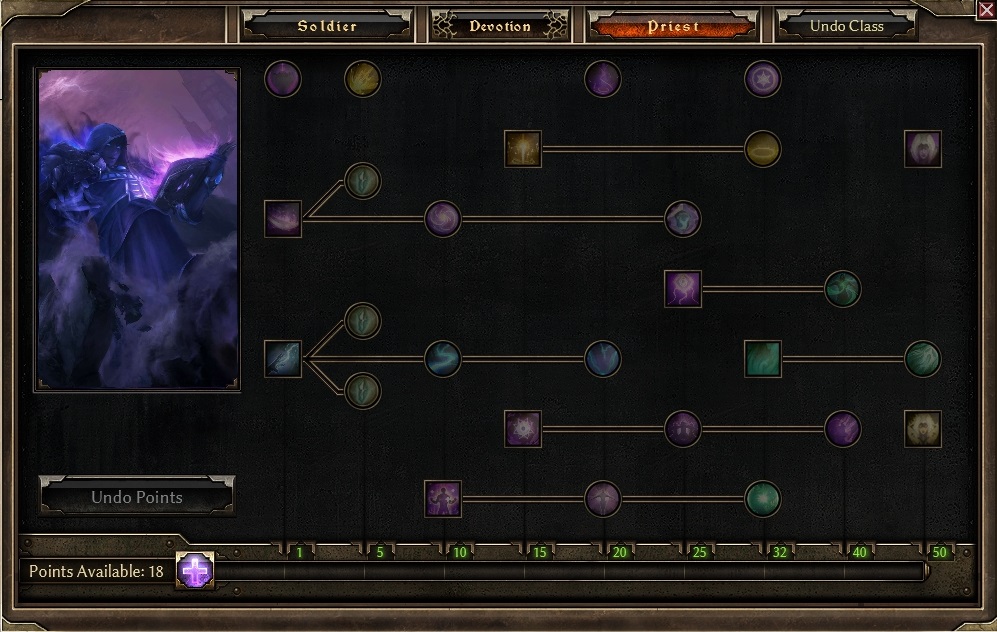This screenshot has width=997, height=632.
Task: Choose the purple burst square skill icon
Action: tap(523, 429)
